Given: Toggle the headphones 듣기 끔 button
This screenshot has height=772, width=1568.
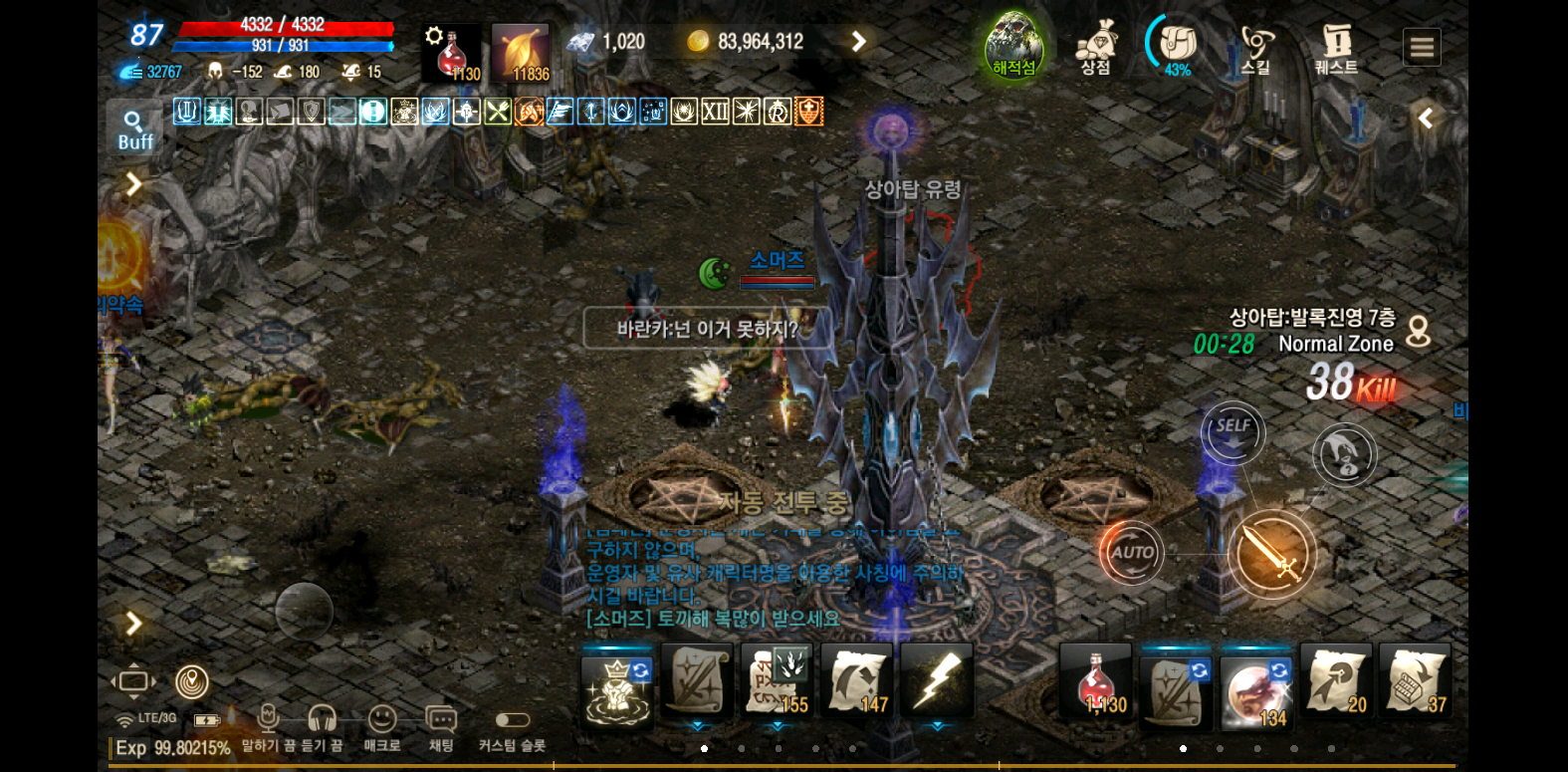Looking at the screenshot, I should coord(322,727).
